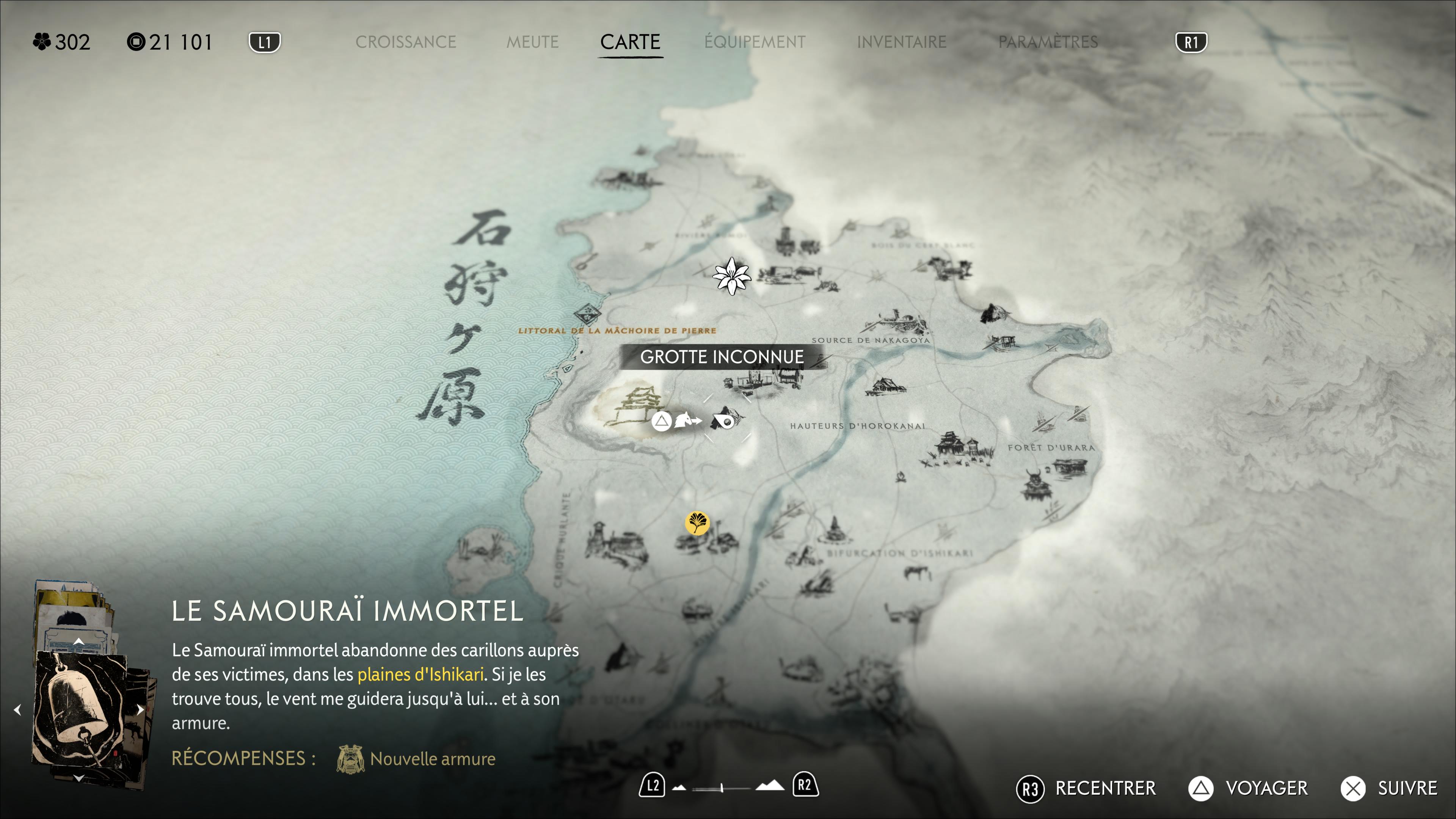Image resolution: width=1456 pixels, height=819 pixels.
Task: Click the yellow ginkgo leaf map marker
Action: tap(697, 522)
